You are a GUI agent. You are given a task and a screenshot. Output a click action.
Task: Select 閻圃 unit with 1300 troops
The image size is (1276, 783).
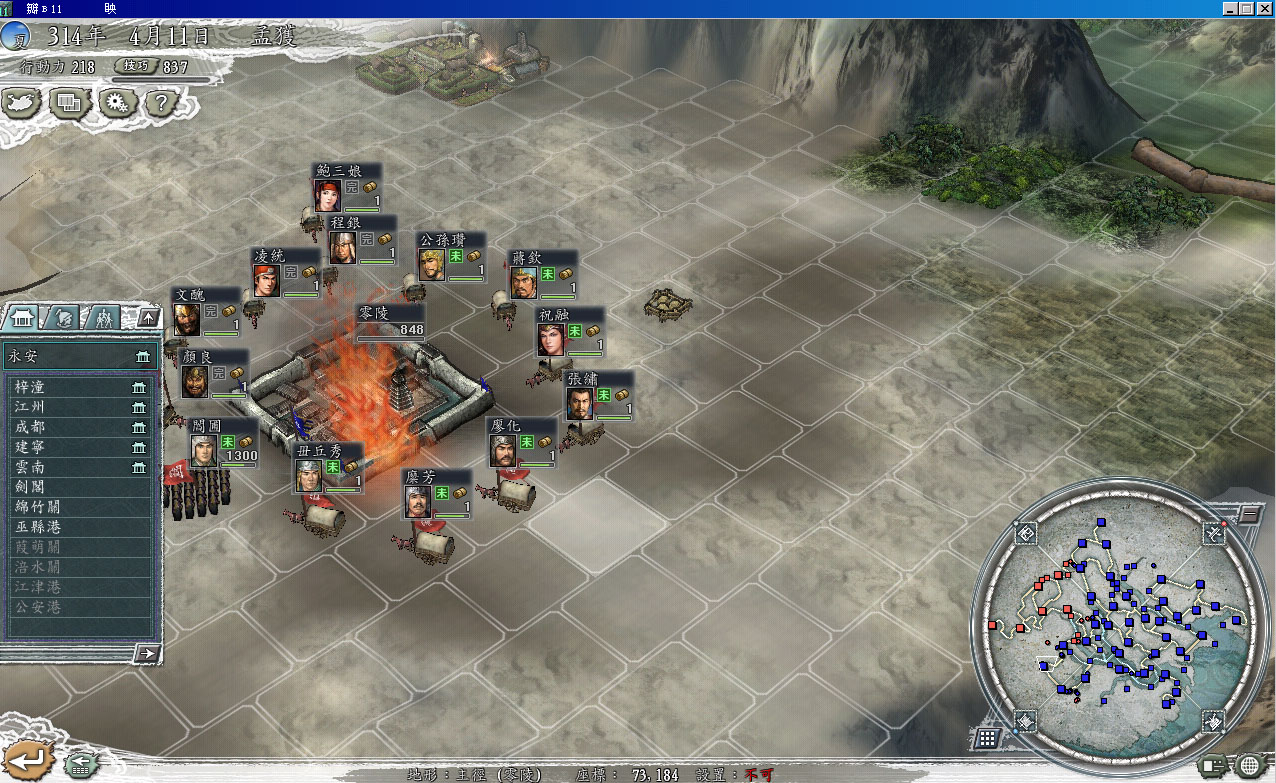tap(224, 441)
